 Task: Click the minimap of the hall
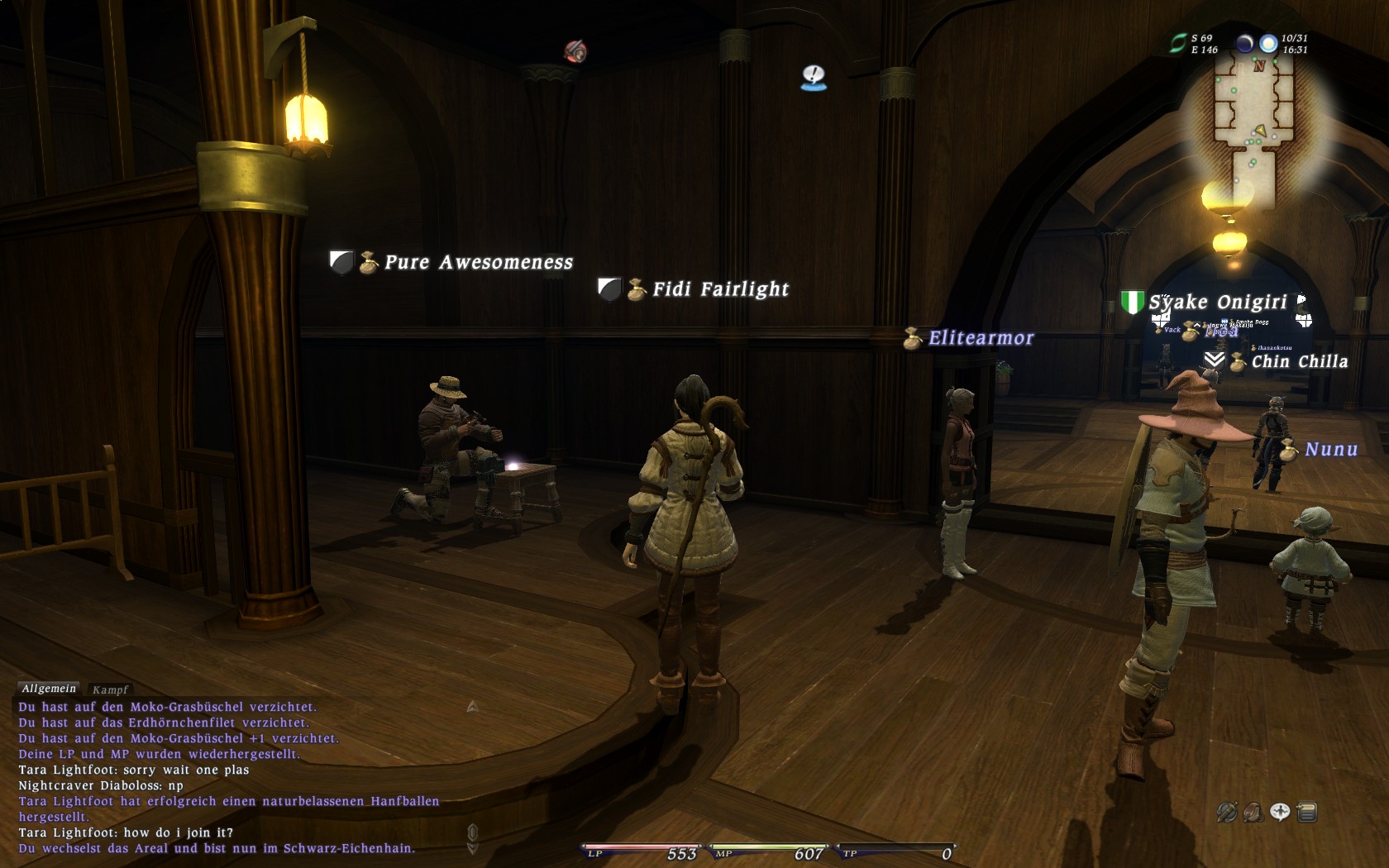pos(1253,124)
